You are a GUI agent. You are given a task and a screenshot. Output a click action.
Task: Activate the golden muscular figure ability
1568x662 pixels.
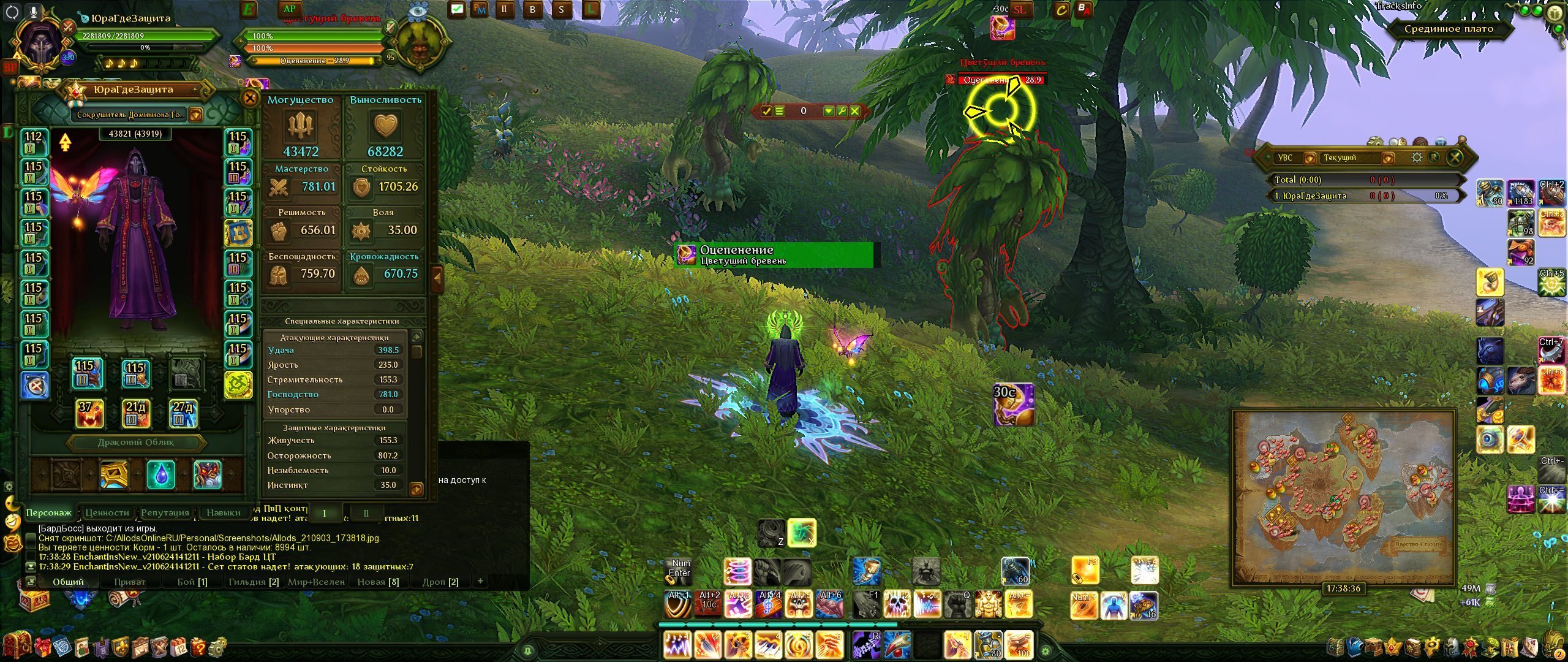pyautogui.click(x=988, y=604)
